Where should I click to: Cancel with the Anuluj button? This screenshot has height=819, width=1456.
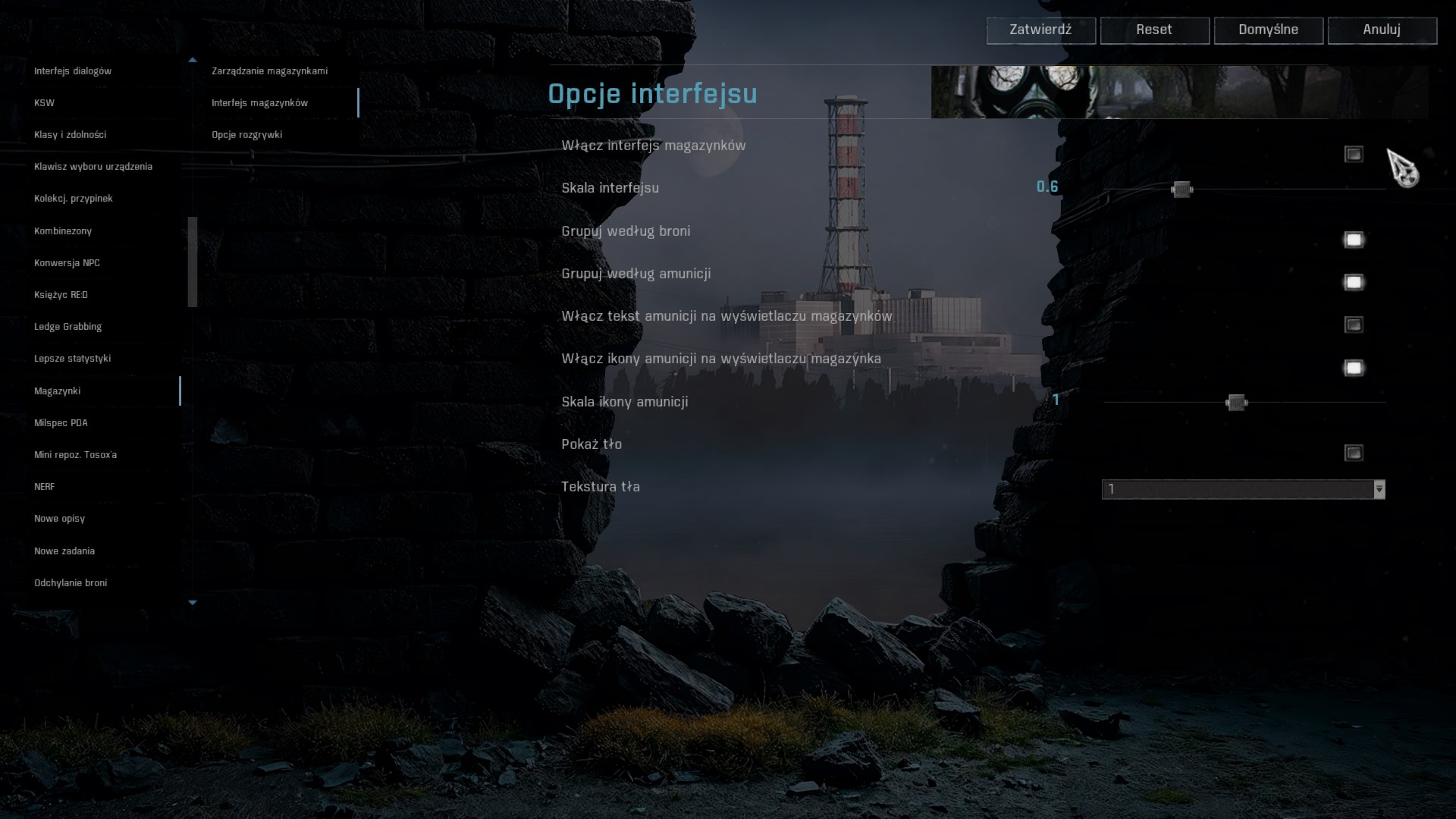(1382, 30)
